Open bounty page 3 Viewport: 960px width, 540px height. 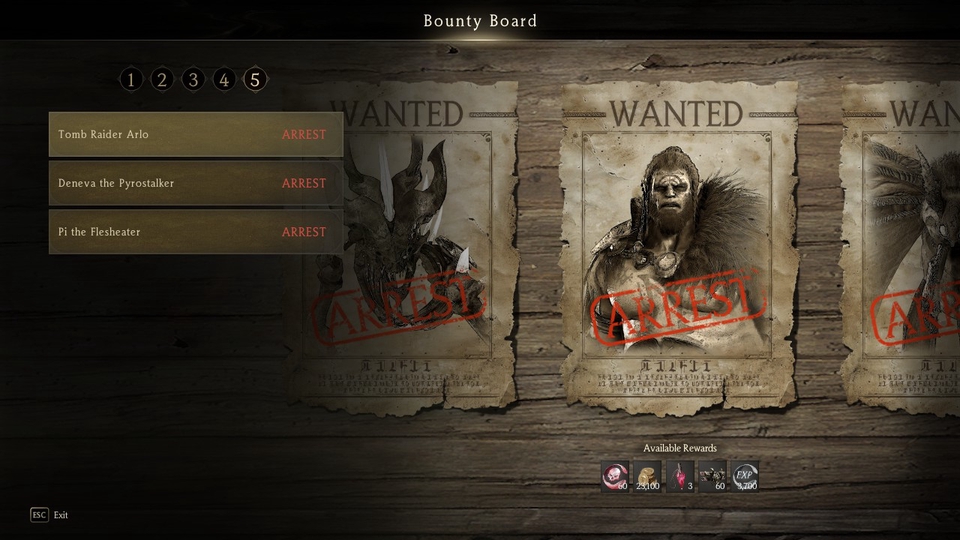coord(193,79)
